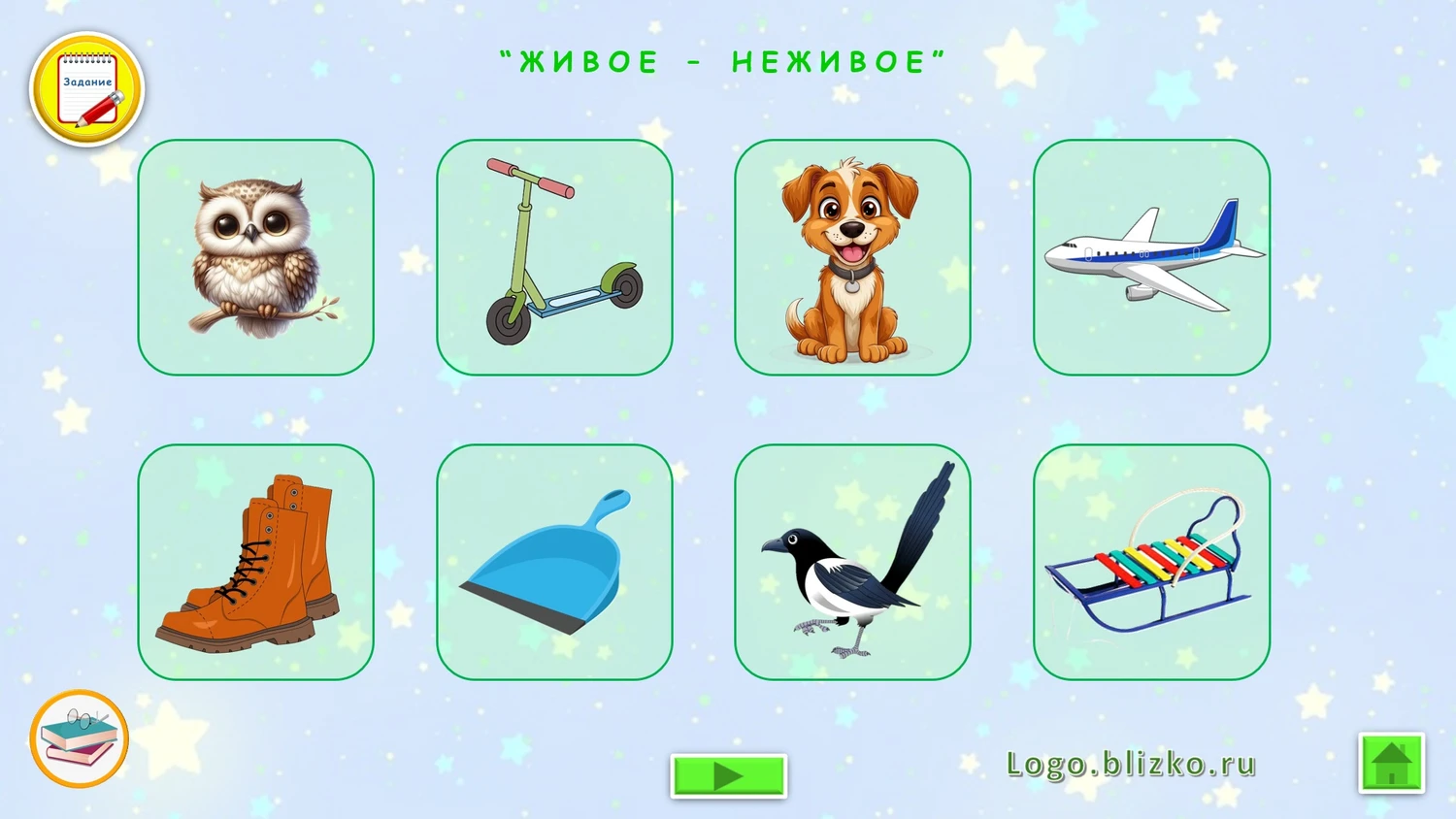Open the Задание task notepad icon

[x=87, y=90]
